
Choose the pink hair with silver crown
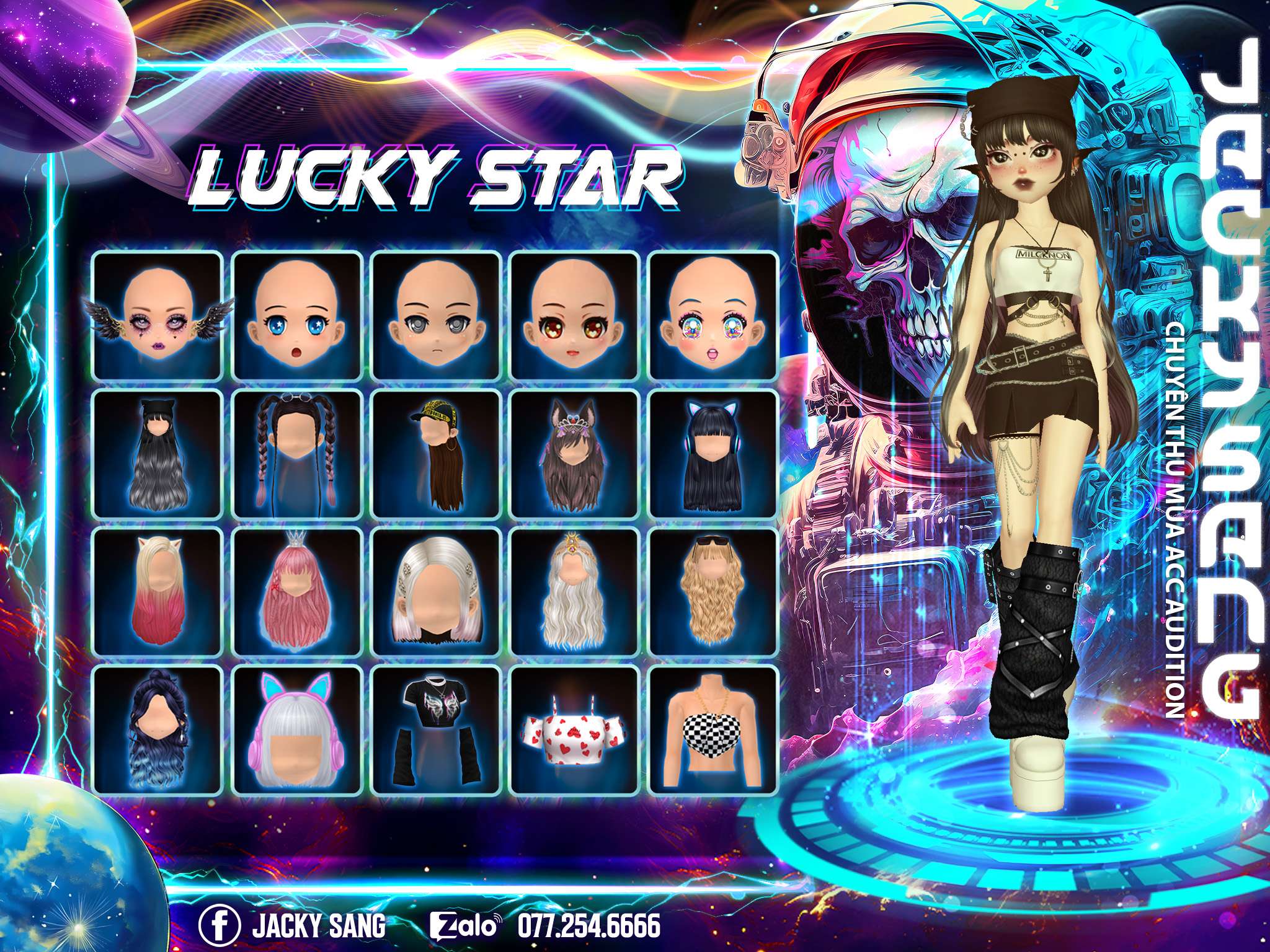[x=297, y=592]
